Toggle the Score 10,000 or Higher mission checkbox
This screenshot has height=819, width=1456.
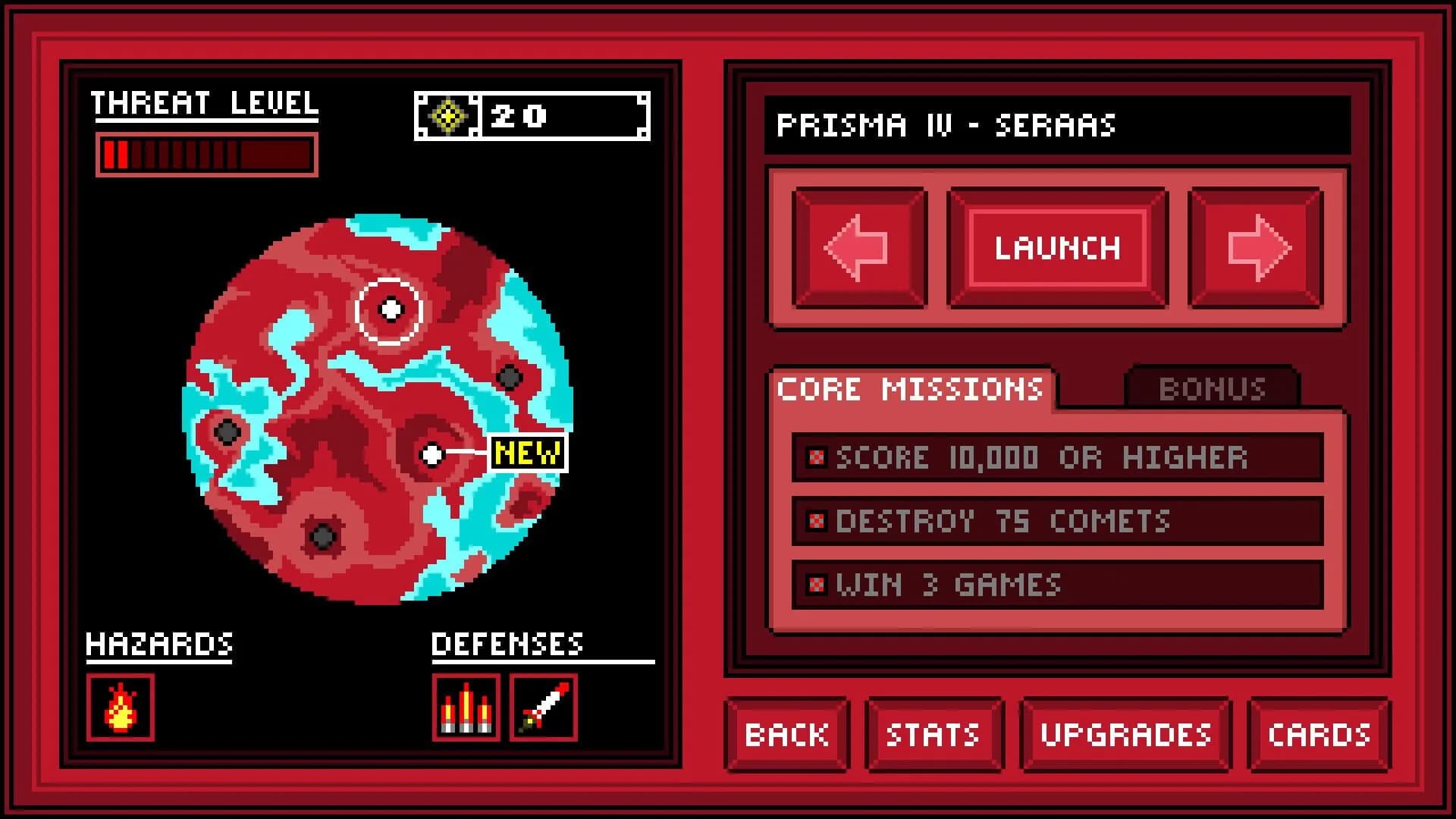pos(817,457)
